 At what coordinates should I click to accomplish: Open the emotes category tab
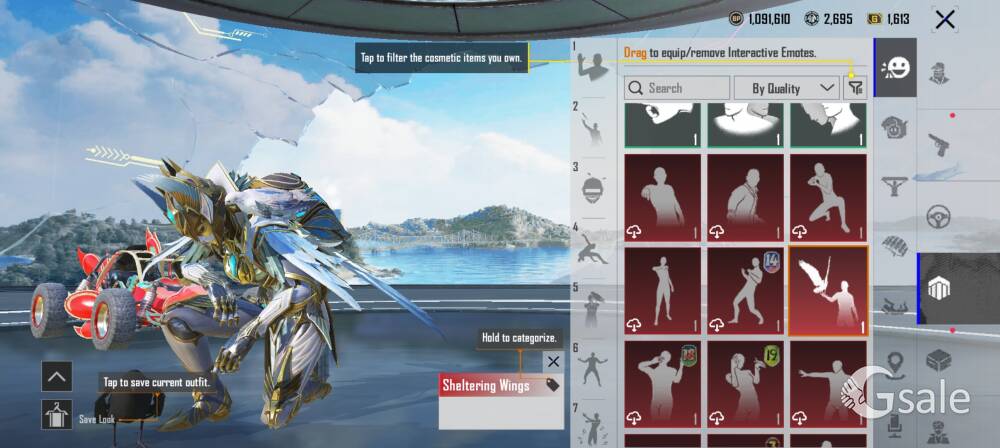coord(895,68)
